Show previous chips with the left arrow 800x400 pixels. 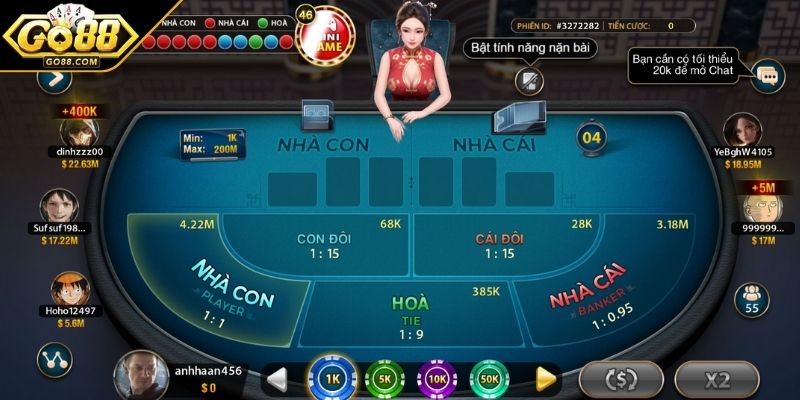[x=278, y=378]
